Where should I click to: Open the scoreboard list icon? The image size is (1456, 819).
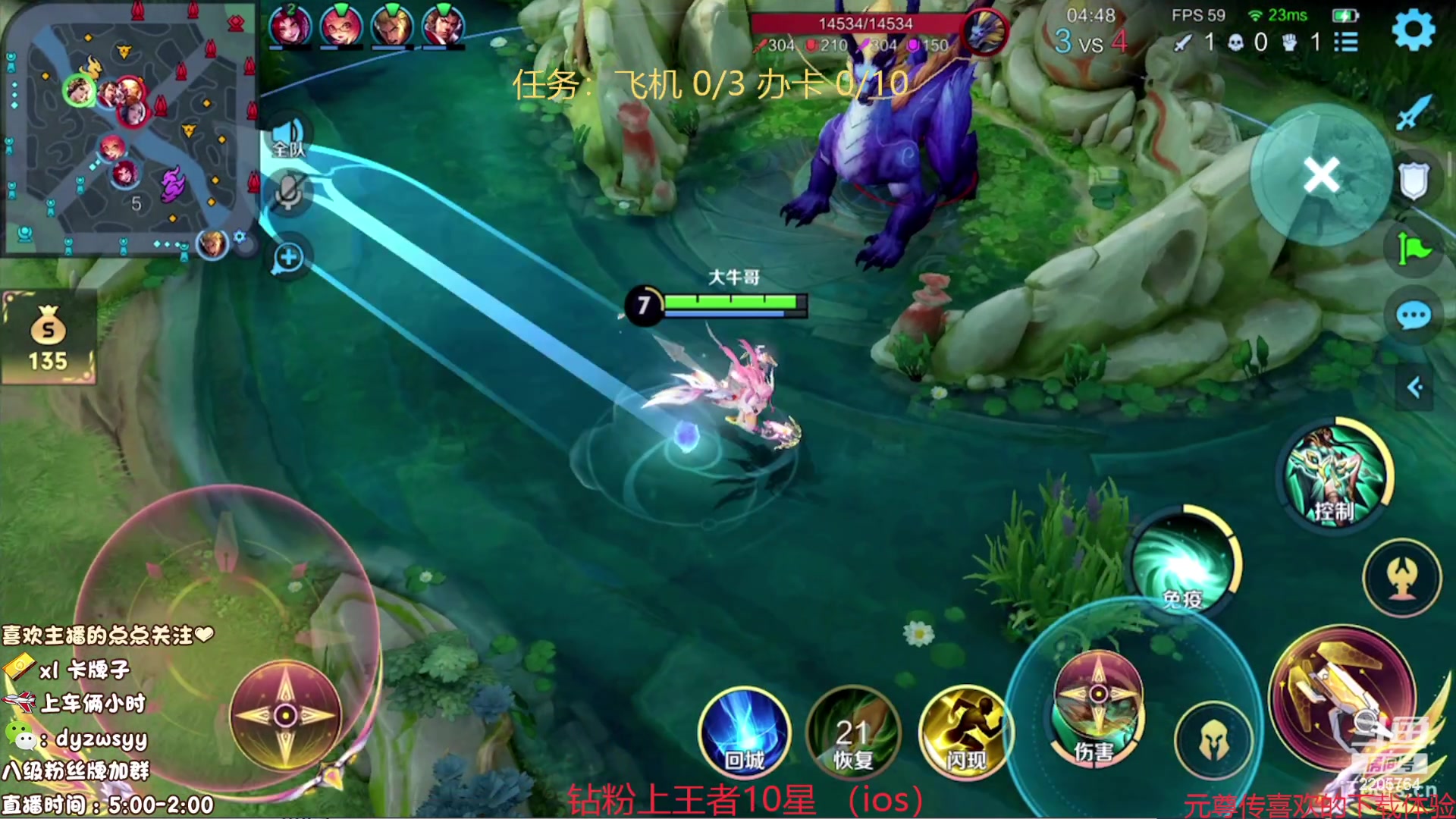(1346, 42)
